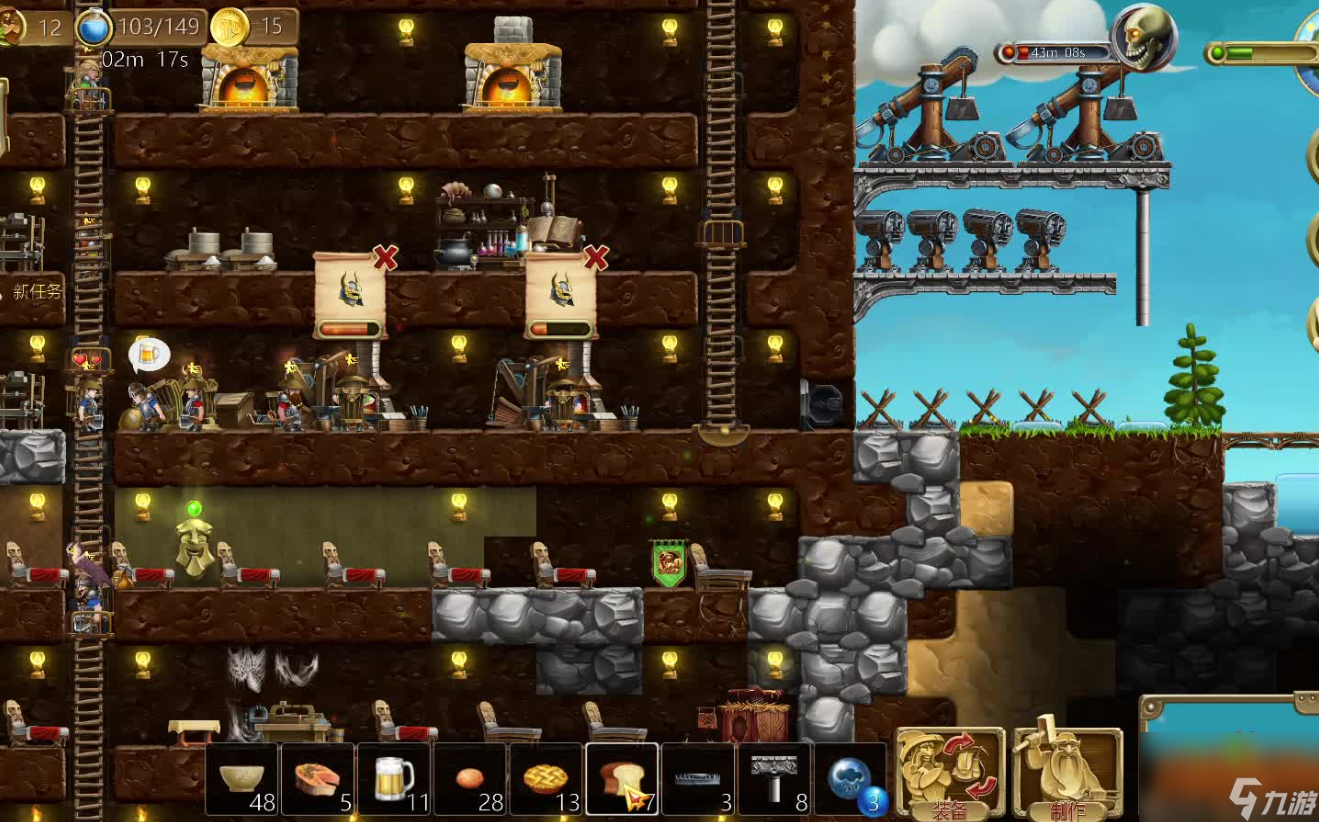
Task: Open the 新任务 new task notice
Action: point(36,292)
